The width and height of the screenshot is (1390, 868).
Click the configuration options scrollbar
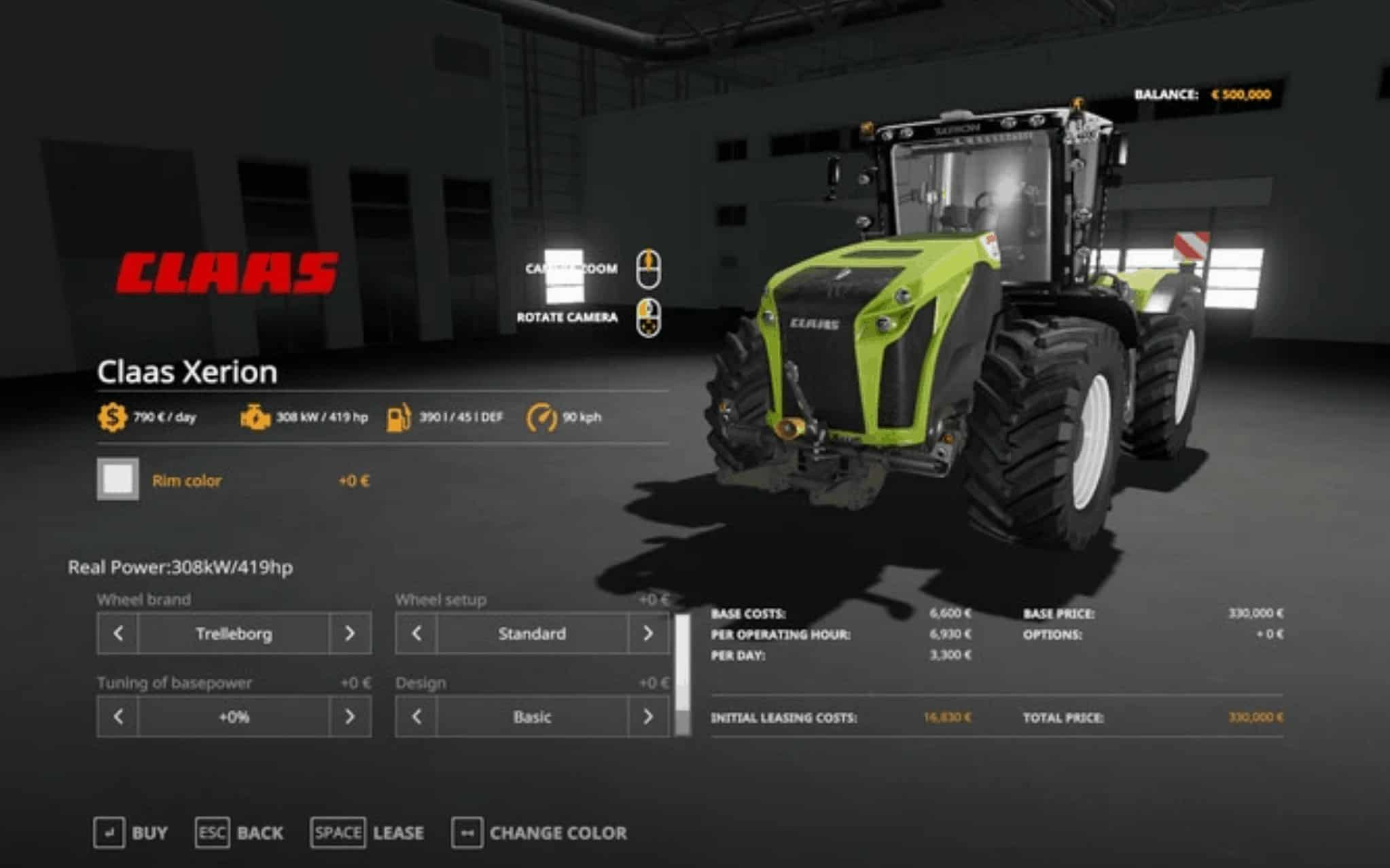click(682, 674)
